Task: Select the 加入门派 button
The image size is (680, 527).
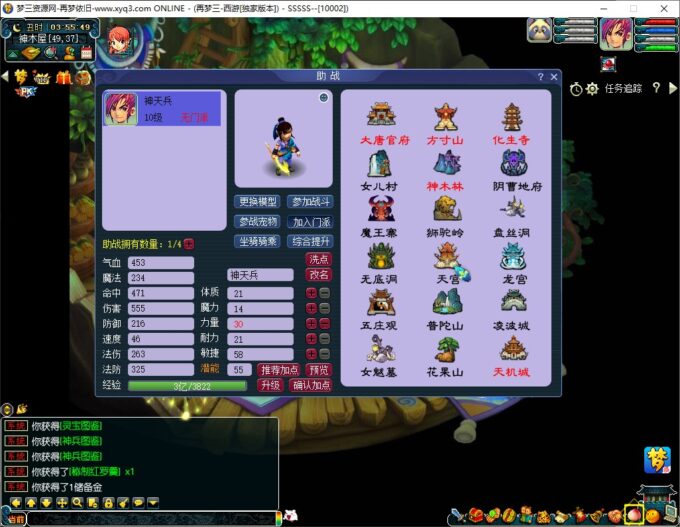Action: (x=311, y=222)
